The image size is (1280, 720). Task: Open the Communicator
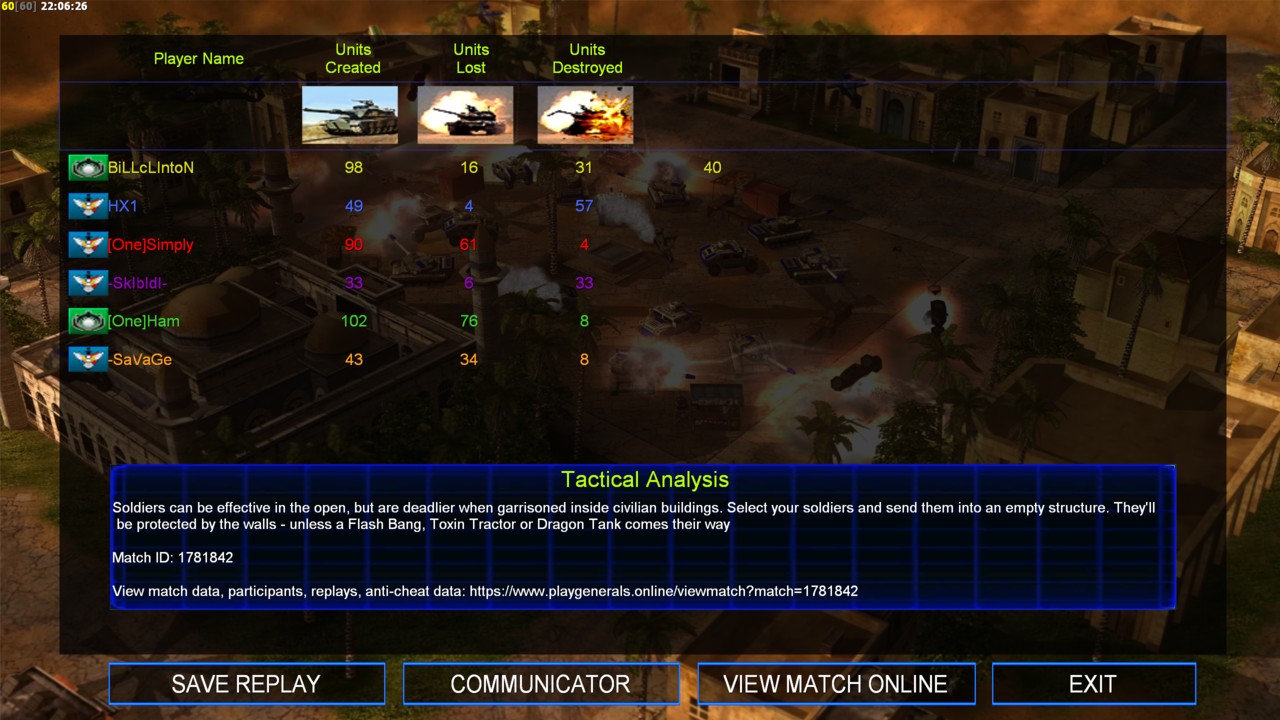pyautogui.click(x=540, y=684)
